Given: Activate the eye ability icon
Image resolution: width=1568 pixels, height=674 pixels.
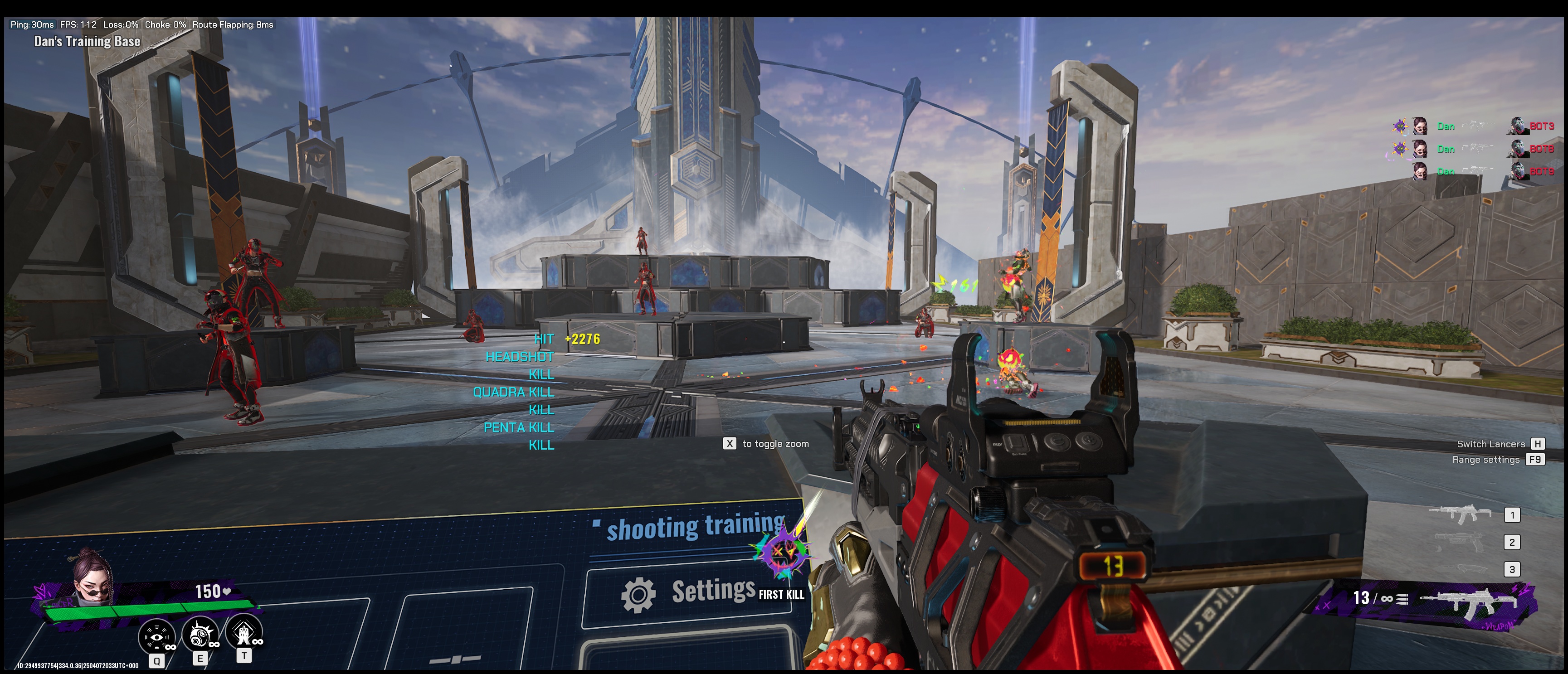Looking at the screenshot, I should click(x=156, y=635).
